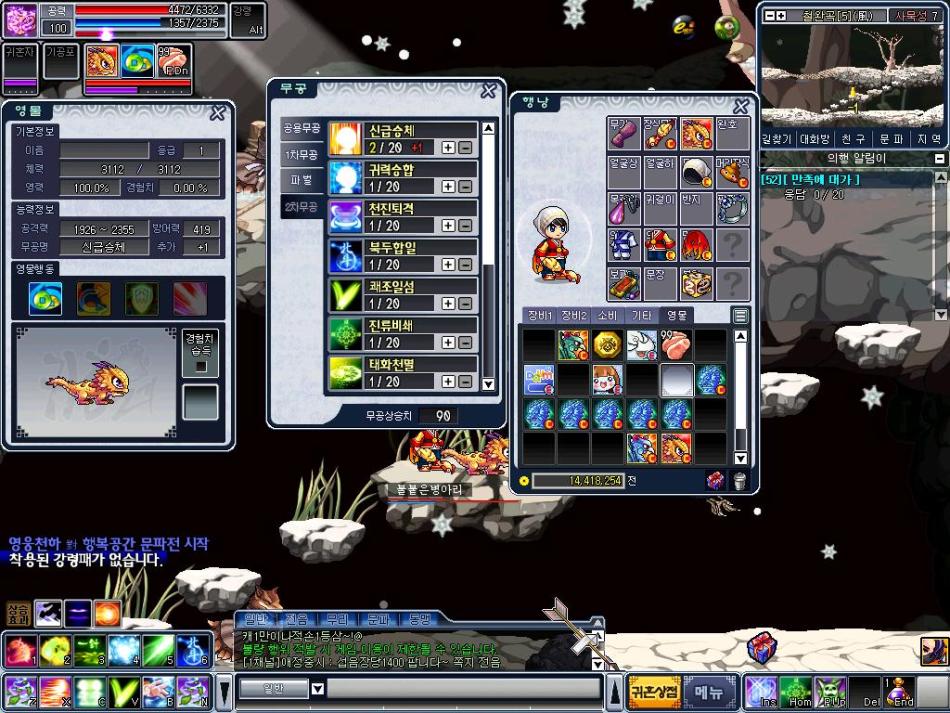Open the 메뉴 button
Image resolution: width=950 pixels, height=713 pixels.
click(x=709, y=691)
